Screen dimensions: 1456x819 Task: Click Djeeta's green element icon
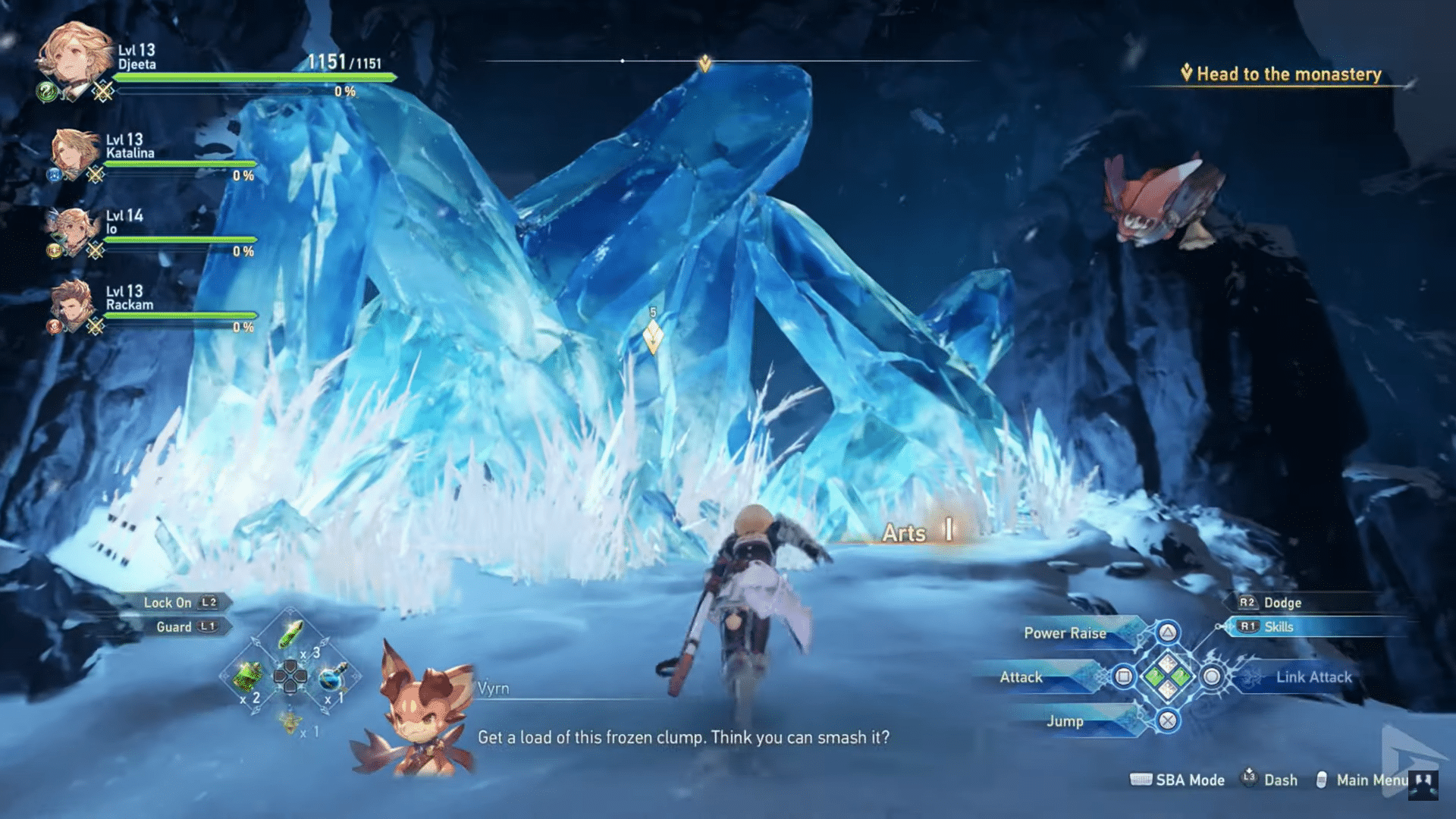coord(45,93)
